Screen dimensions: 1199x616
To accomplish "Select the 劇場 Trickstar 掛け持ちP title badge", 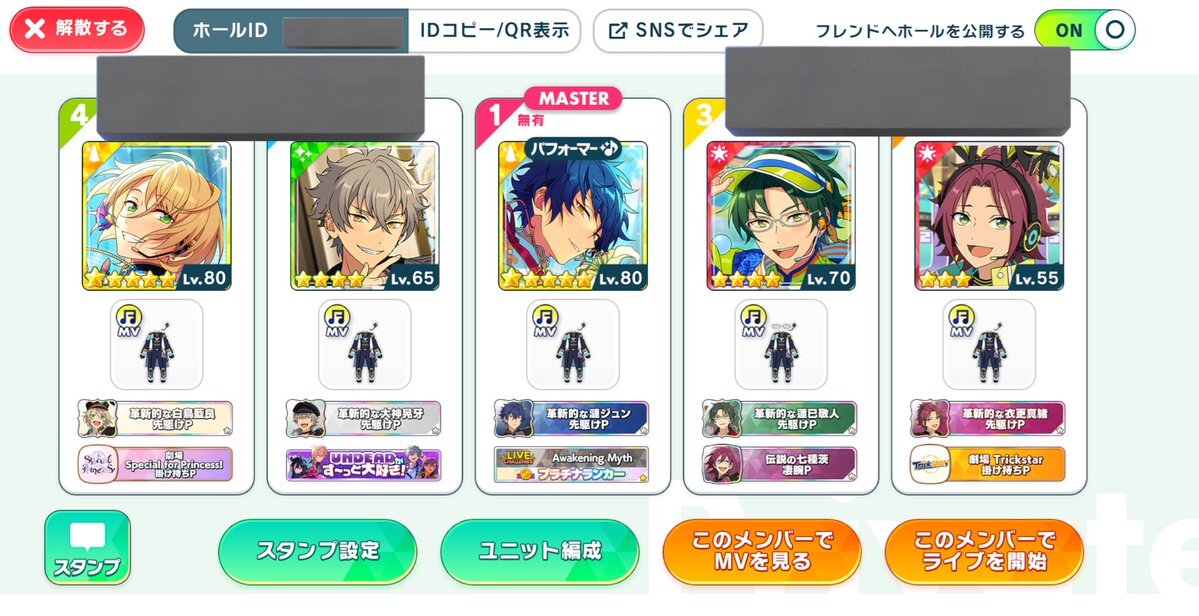I will 987,464.
